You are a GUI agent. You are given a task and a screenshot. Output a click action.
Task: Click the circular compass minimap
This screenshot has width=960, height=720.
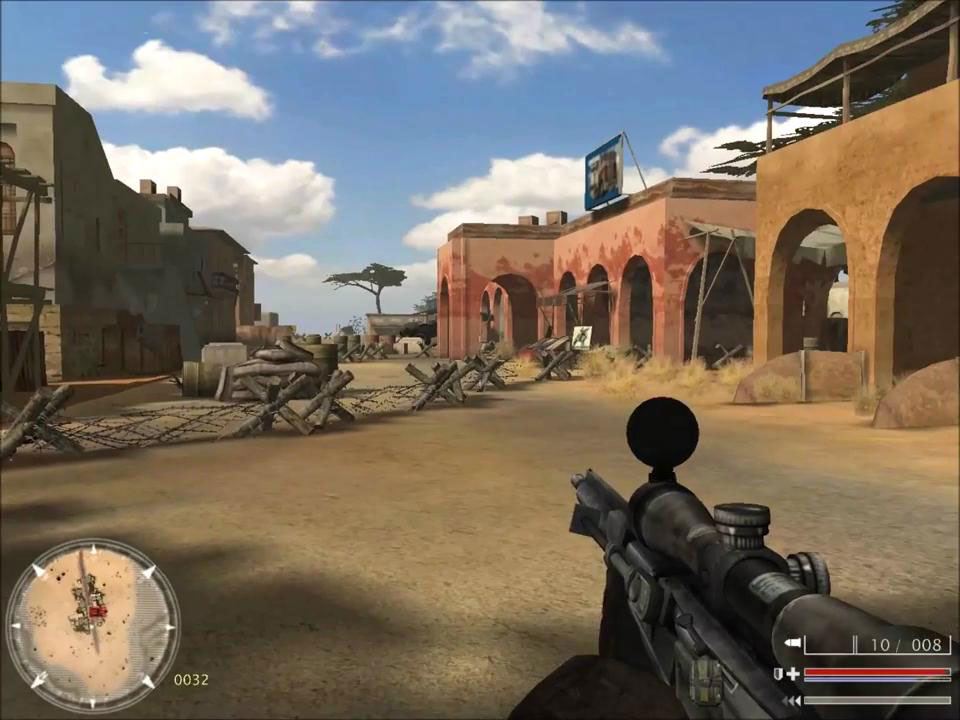[x=92, y=626]
